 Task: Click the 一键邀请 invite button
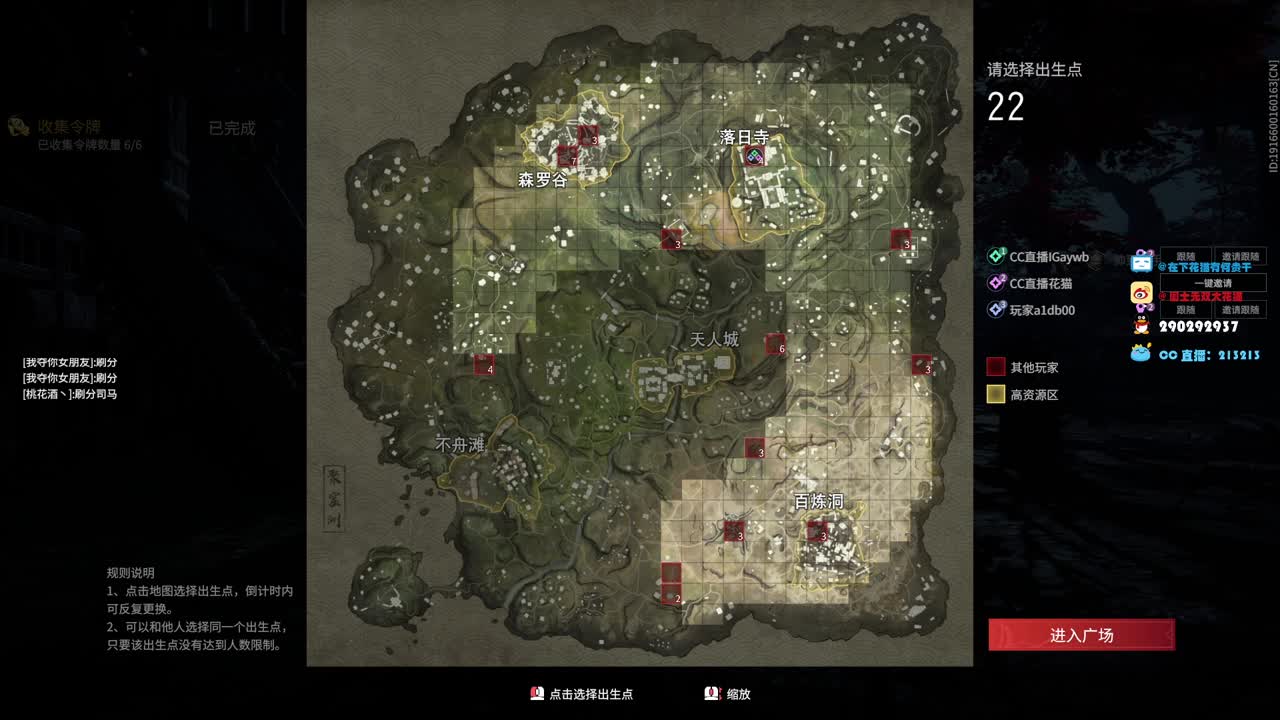tap(1212, 283)
